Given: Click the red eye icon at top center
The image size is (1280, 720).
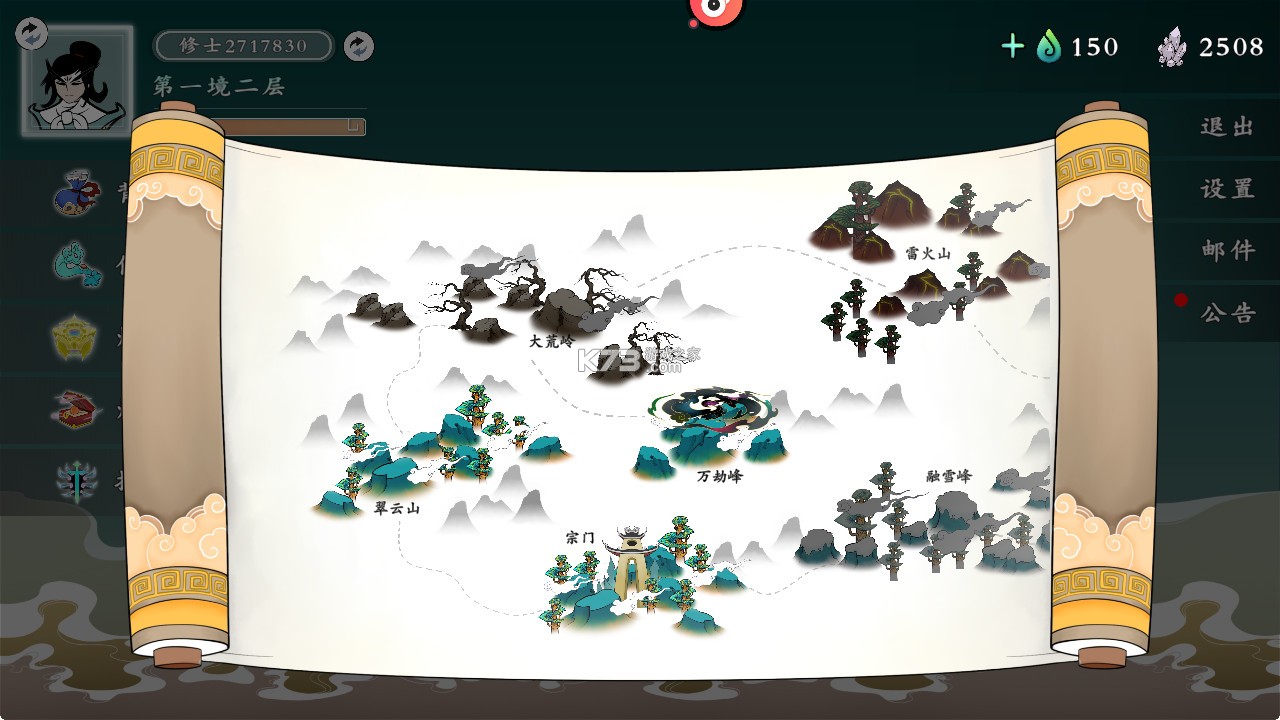Looking at the screenshot, I should point(716,10).
